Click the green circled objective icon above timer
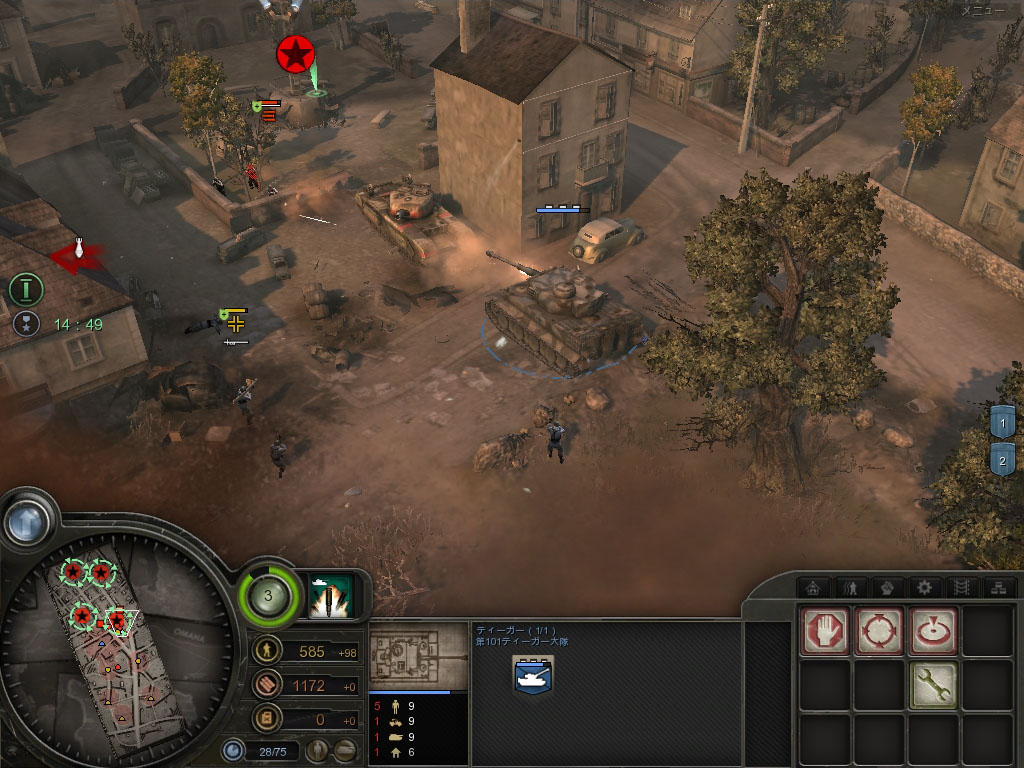1024x768 pixels. 26,290
